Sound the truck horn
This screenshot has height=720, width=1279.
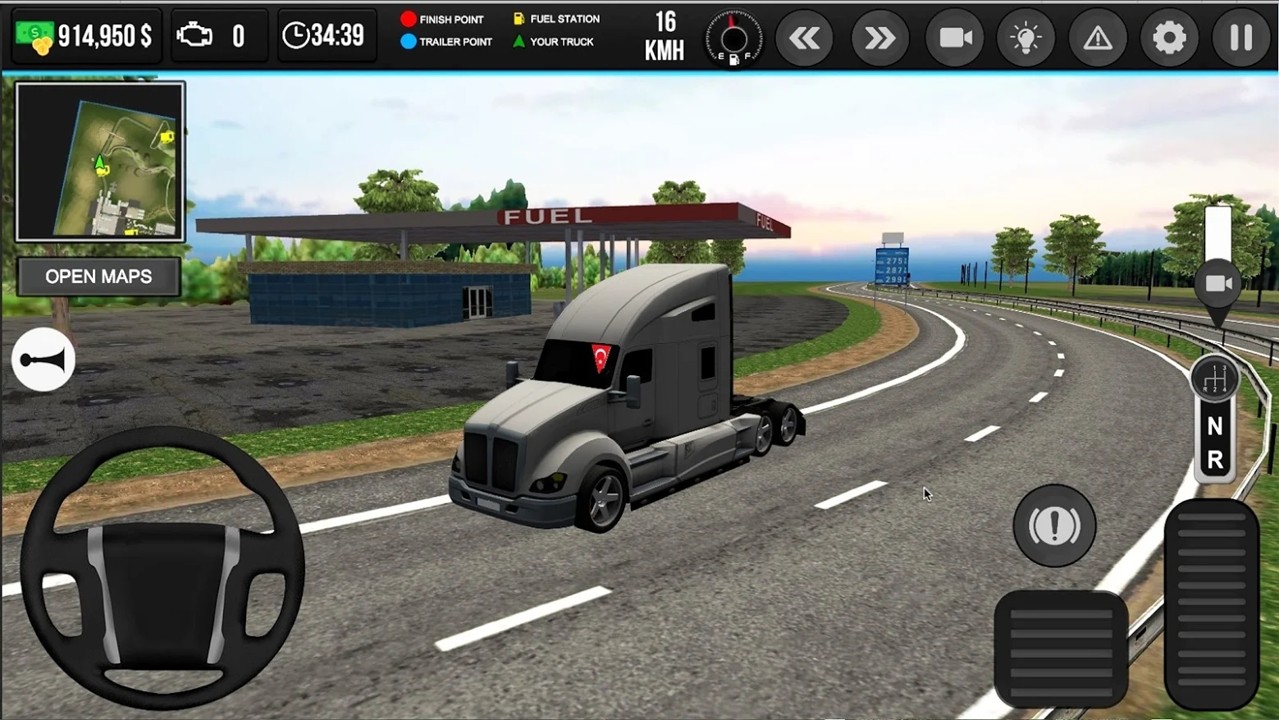click(44, 360)
